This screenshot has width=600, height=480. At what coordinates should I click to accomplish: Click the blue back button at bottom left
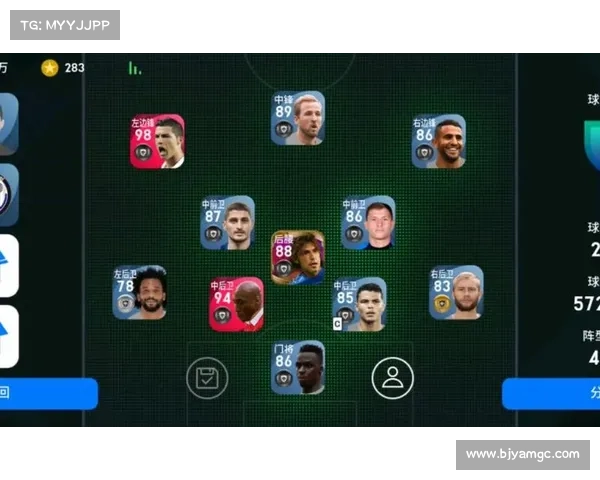point(48,393)
